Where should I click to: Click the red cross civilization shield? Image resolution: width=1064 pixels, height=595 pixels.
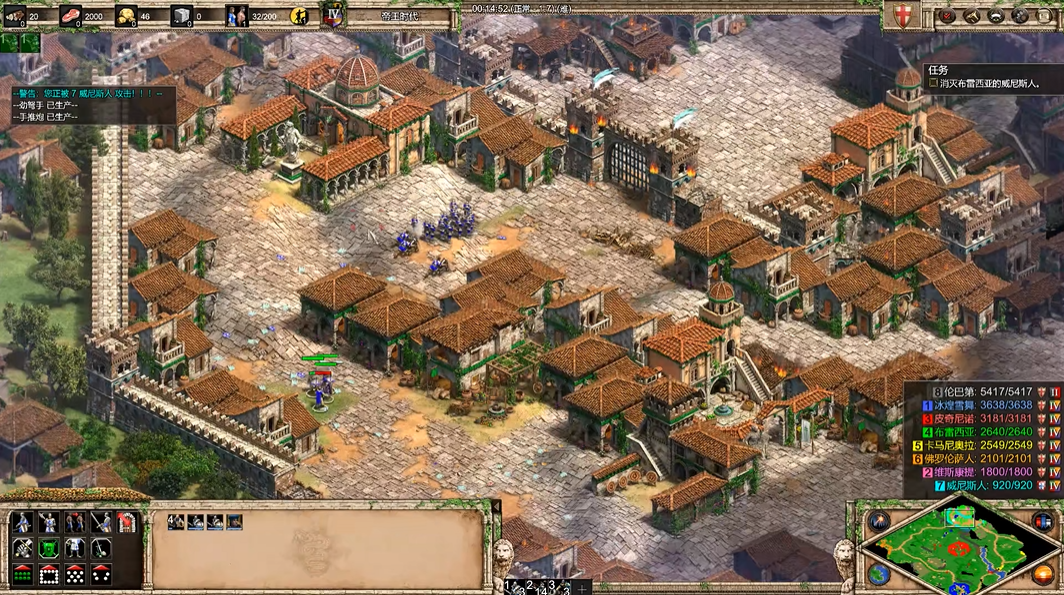pyautogui.click(x=903, y=15)
